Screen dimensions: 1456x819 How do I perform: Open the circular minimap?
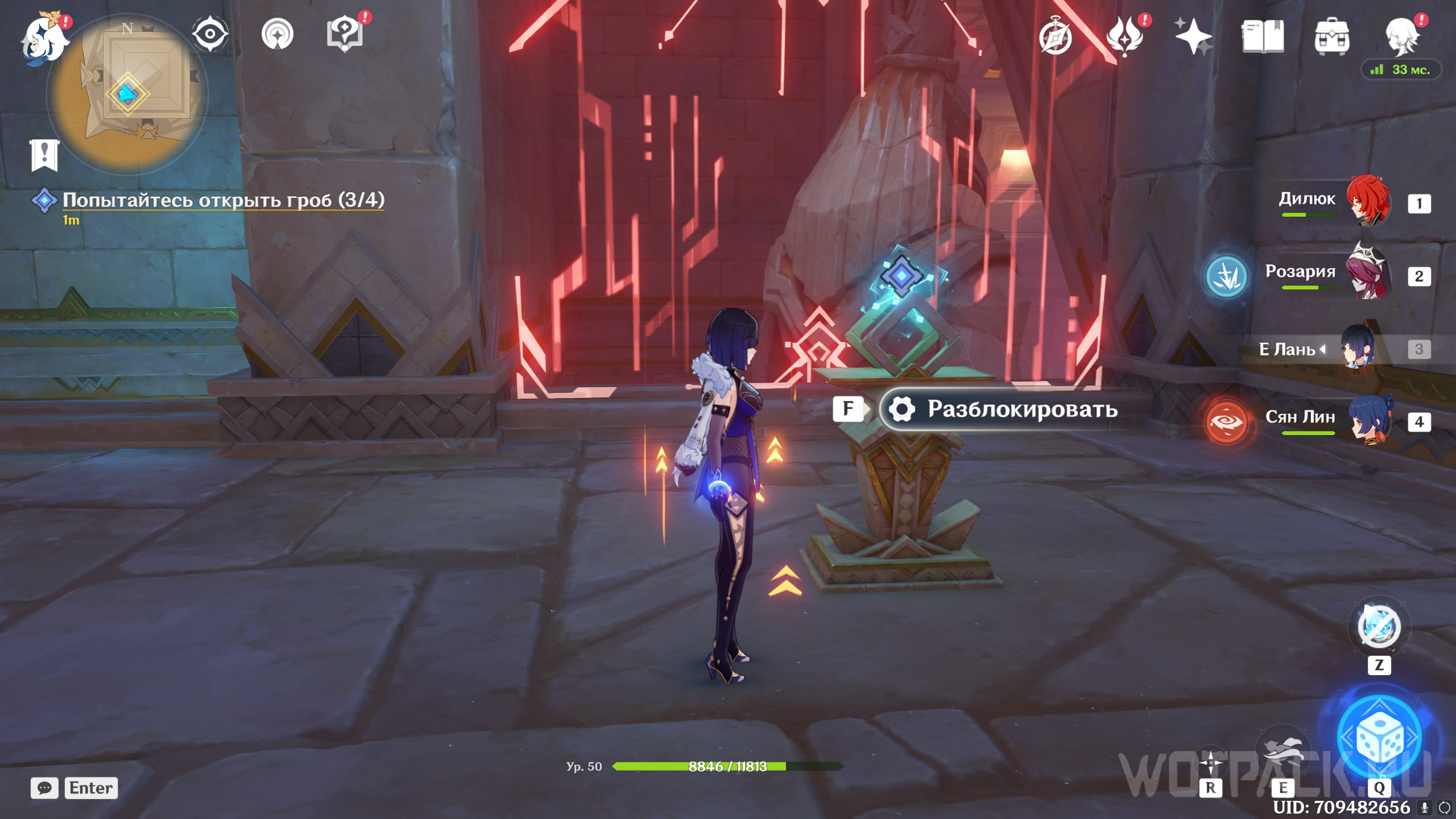[x=127, y=94]
